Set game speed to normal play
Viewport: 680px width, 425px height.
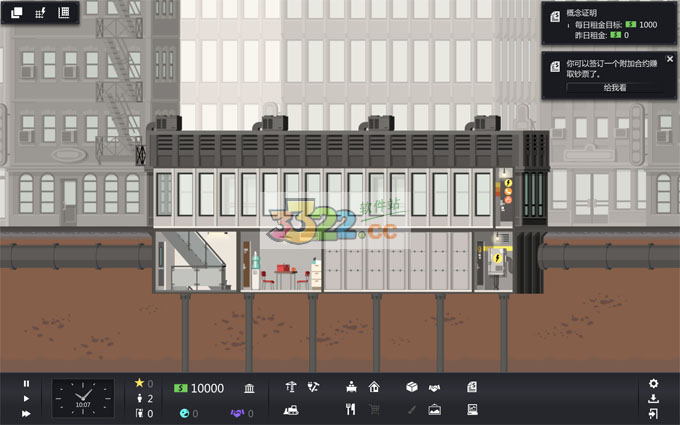[x=26, y=398]
